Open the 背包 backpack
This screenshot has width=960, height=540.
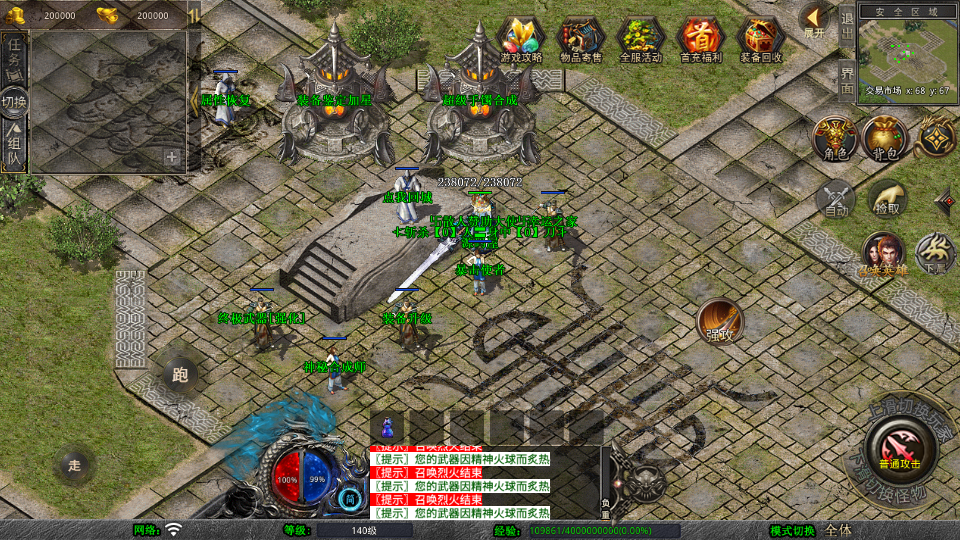tap(885, 138)
